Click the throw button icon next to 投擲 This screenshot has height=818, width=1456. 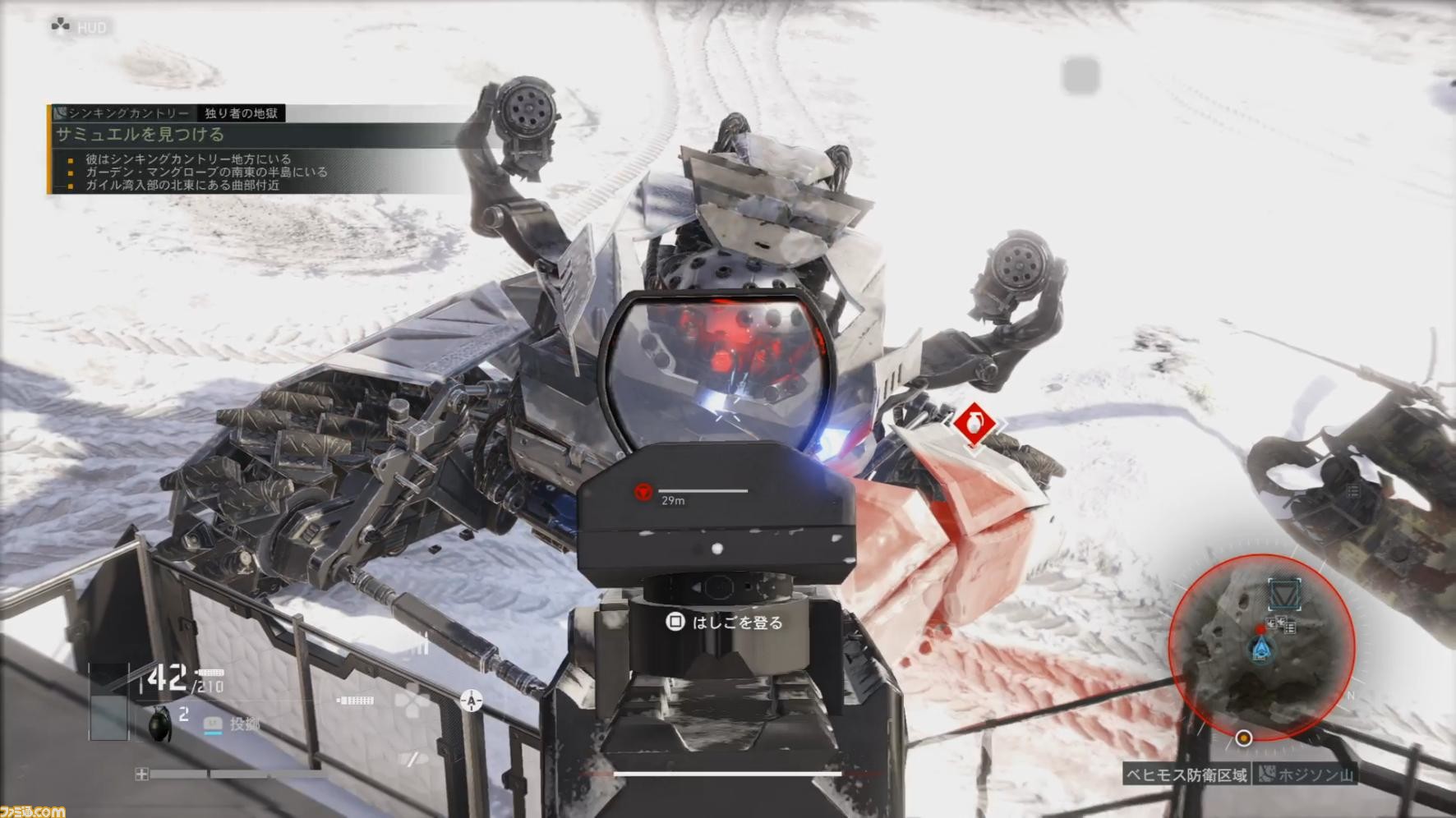click(x=213, y=725)
